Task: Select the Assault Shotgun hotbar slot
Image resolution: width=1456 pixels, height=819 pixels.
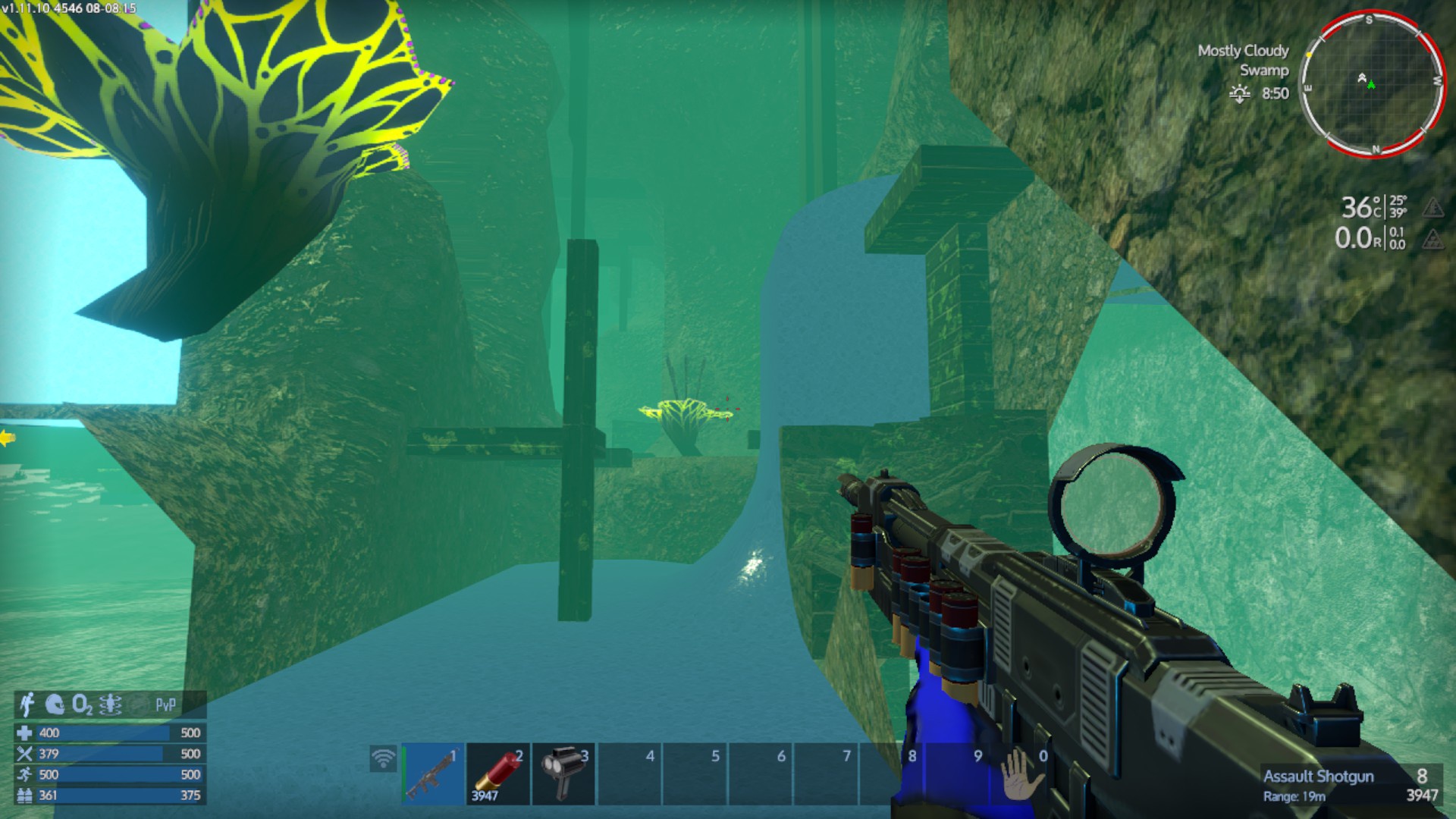Action: [432, 774]
